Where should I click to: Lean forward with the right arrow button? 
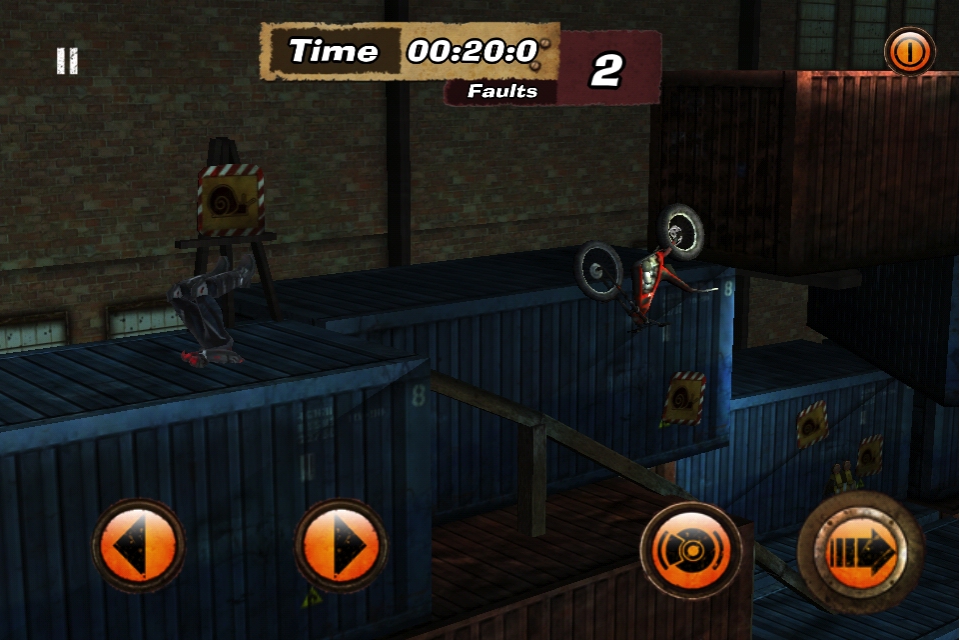click(x=341, y=546)
